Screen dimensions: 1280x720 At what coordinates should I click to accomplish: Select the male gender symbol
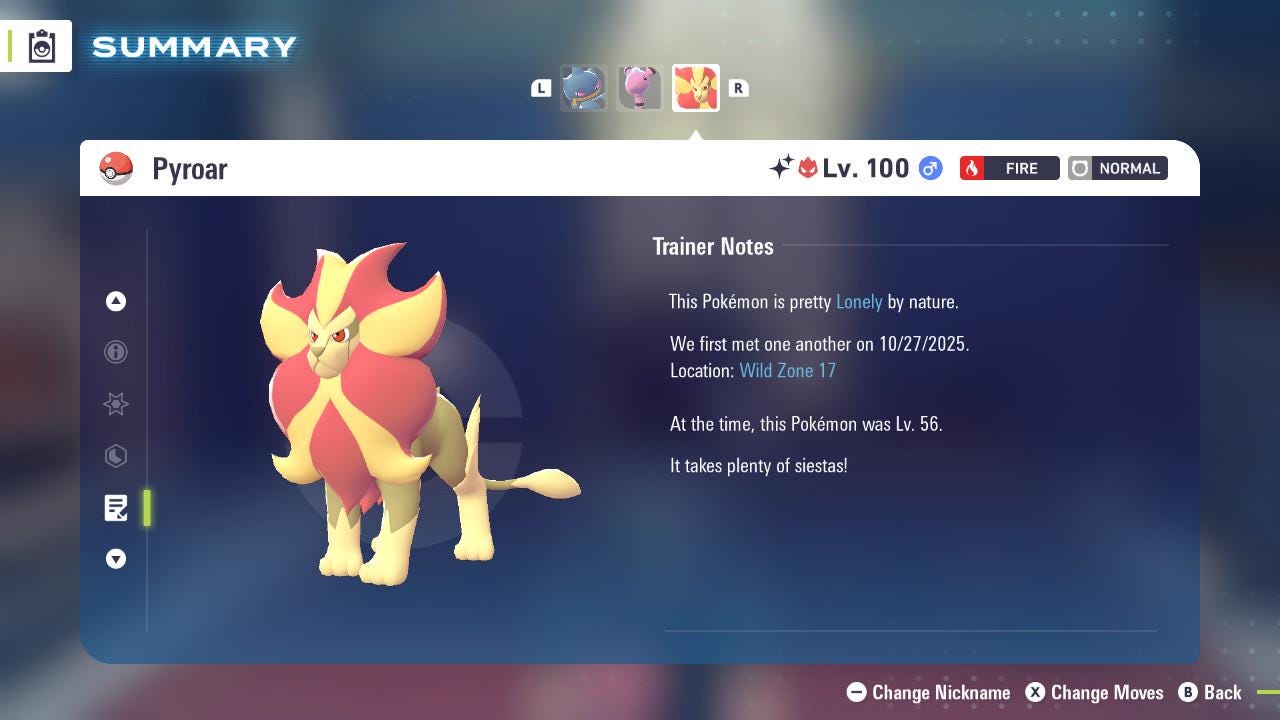click(x=929, y=168)
